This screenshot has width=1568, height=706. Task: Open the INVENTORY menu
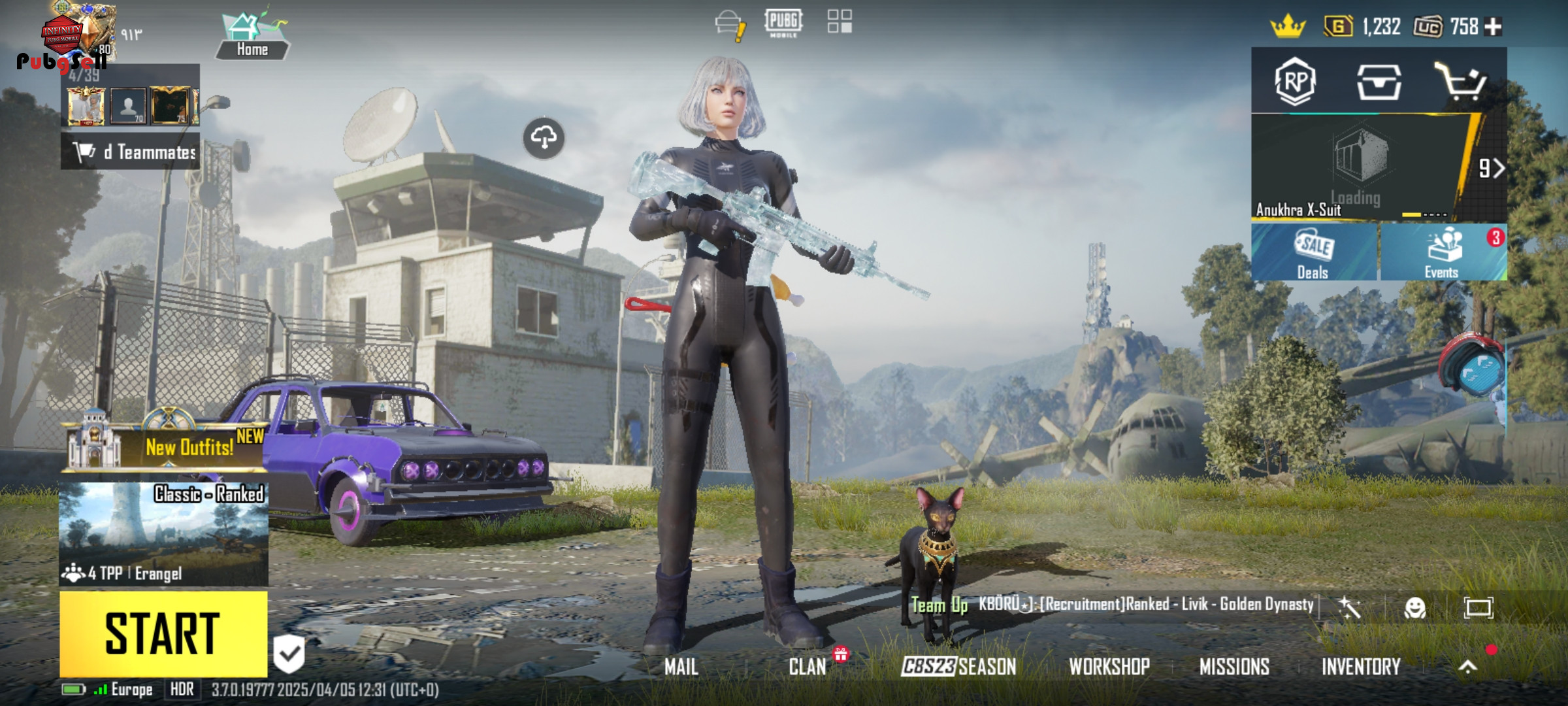click(x=1361, y=667)
